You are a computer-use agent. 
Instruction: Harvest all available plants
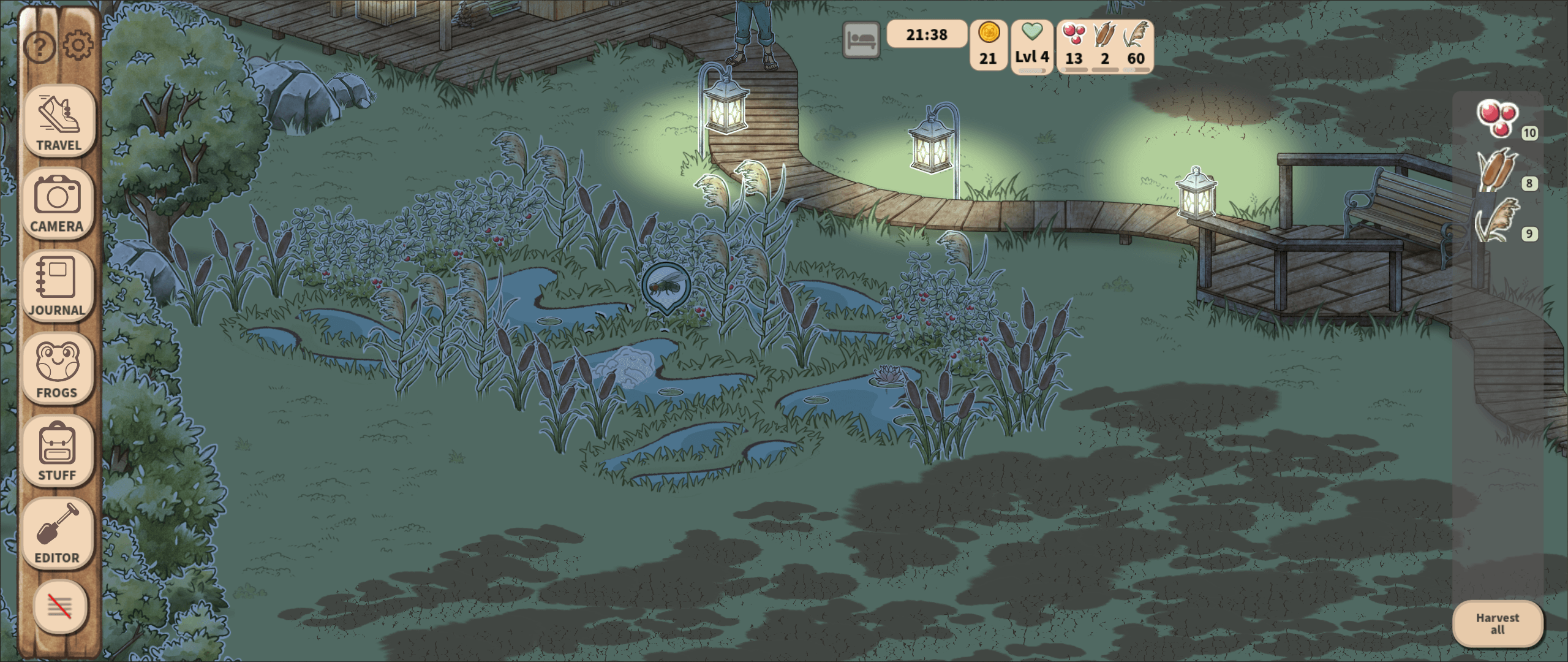coord(1497,624)
